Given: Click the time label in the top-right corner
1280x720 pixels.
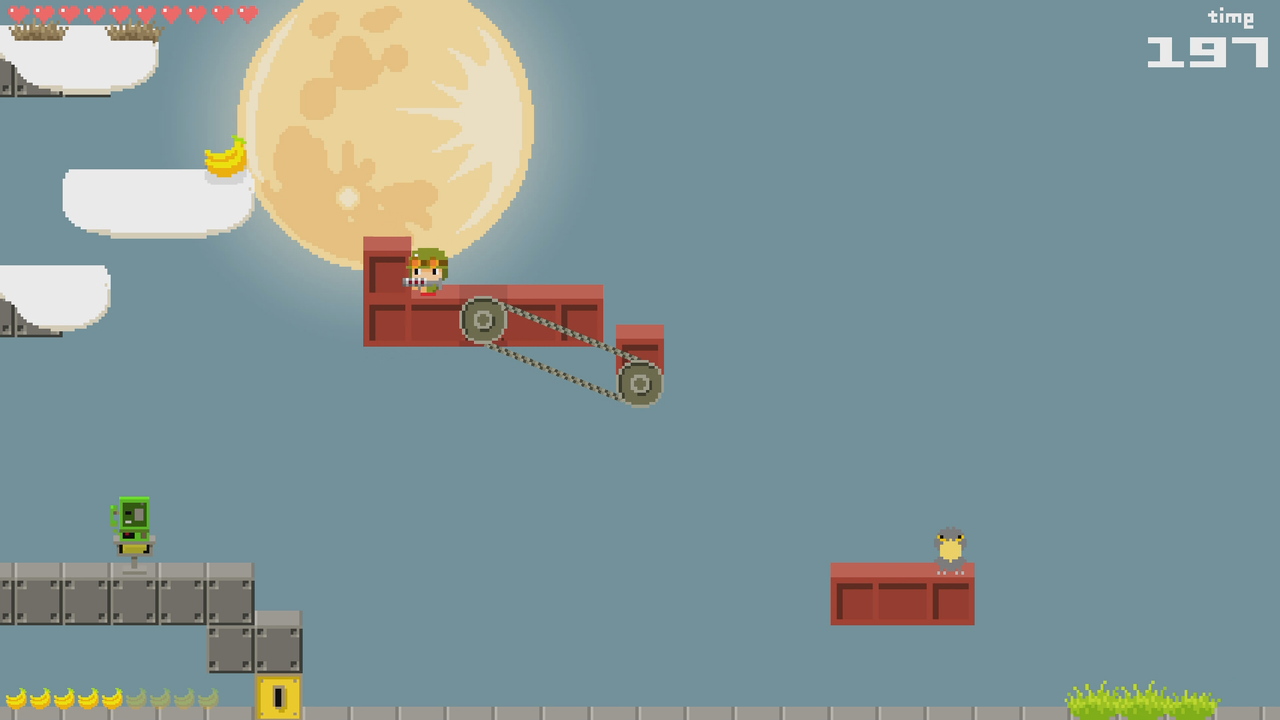Looking at the screenshot, I should [x=1233, y=16].
